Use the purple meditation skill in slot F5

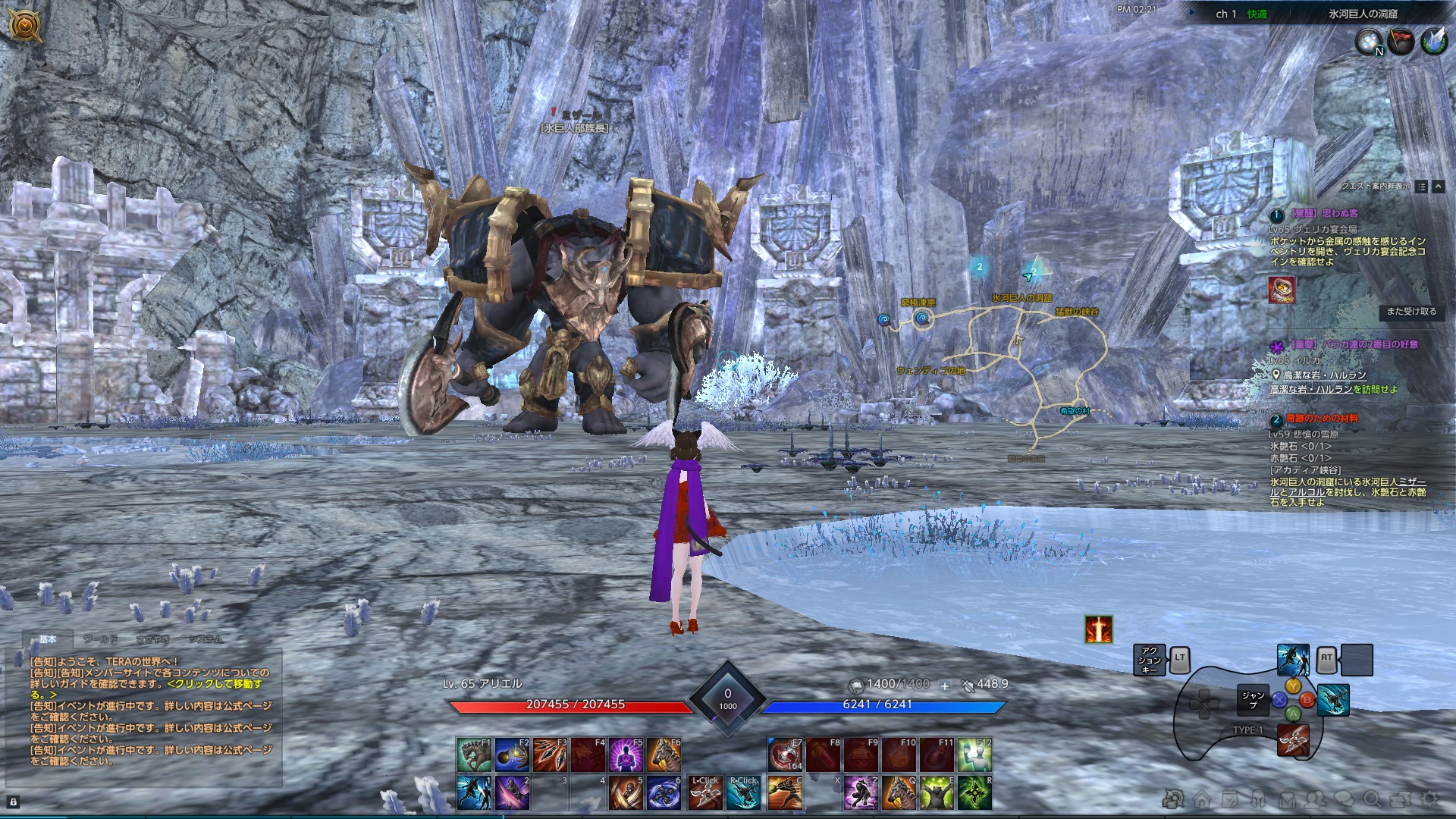626,755
